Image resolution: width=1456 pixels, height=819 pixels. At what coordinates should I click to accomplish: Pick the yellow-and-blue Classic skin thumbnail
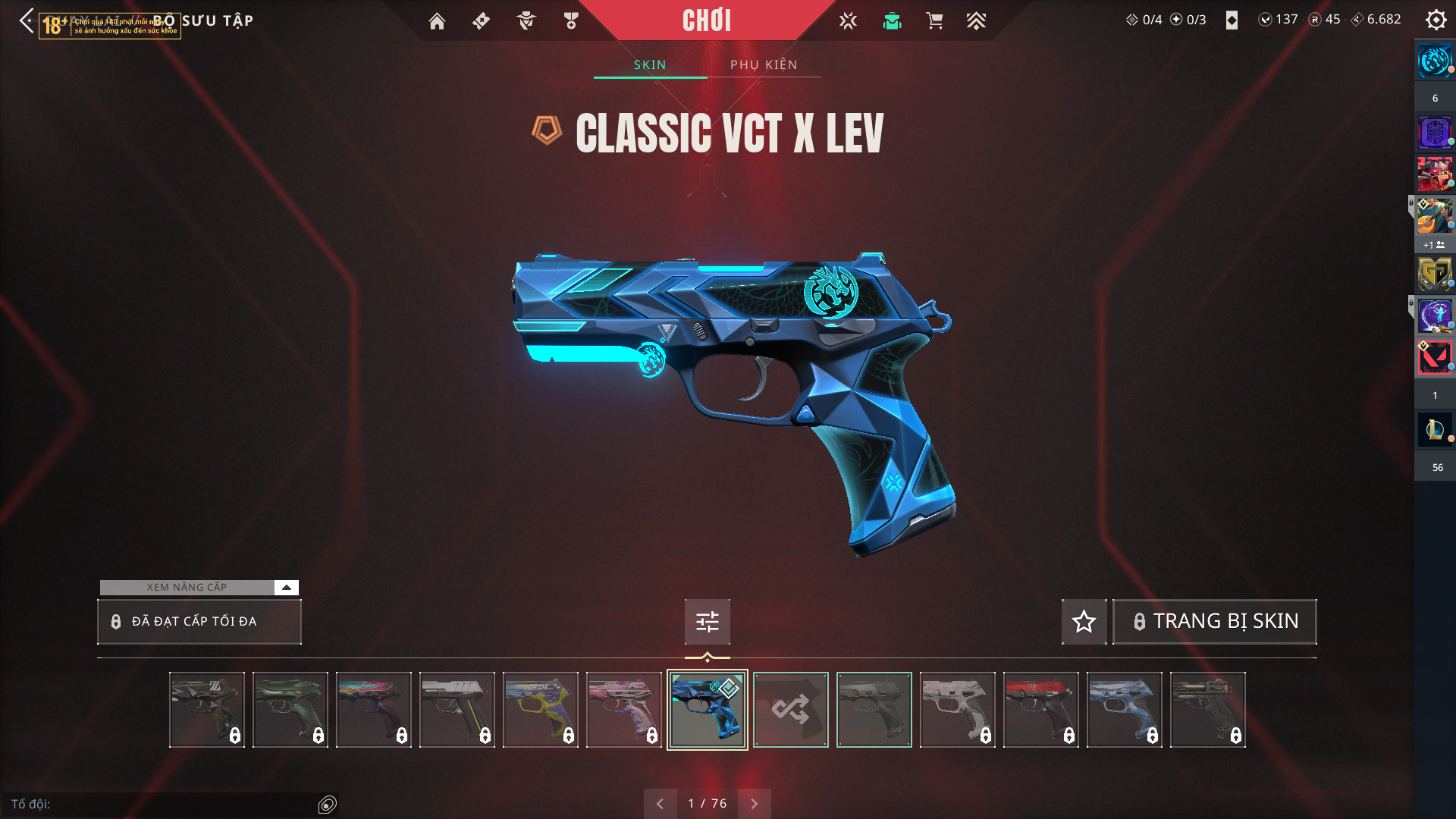(x=540, y=710)
